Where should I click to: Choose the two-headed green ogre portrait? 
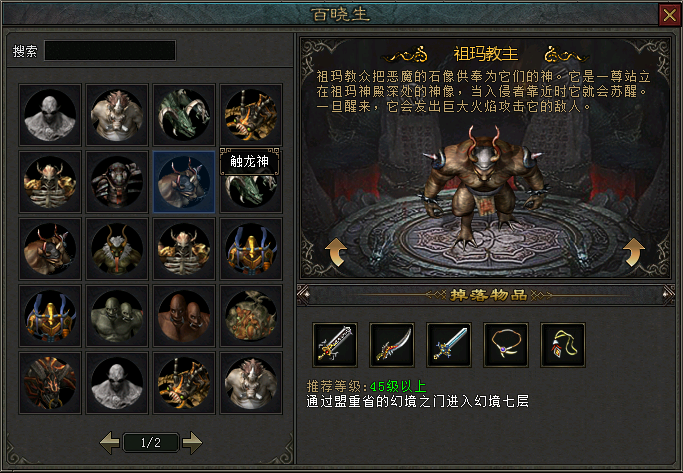point(118,315)
